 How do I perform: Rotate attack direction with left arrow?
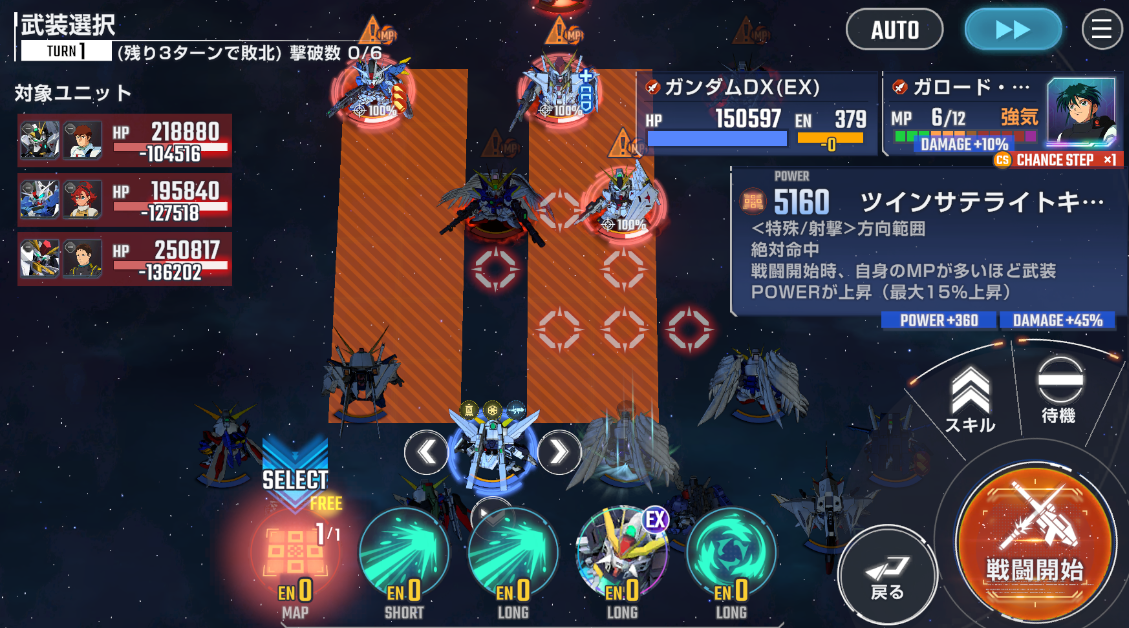pos(427,453)
